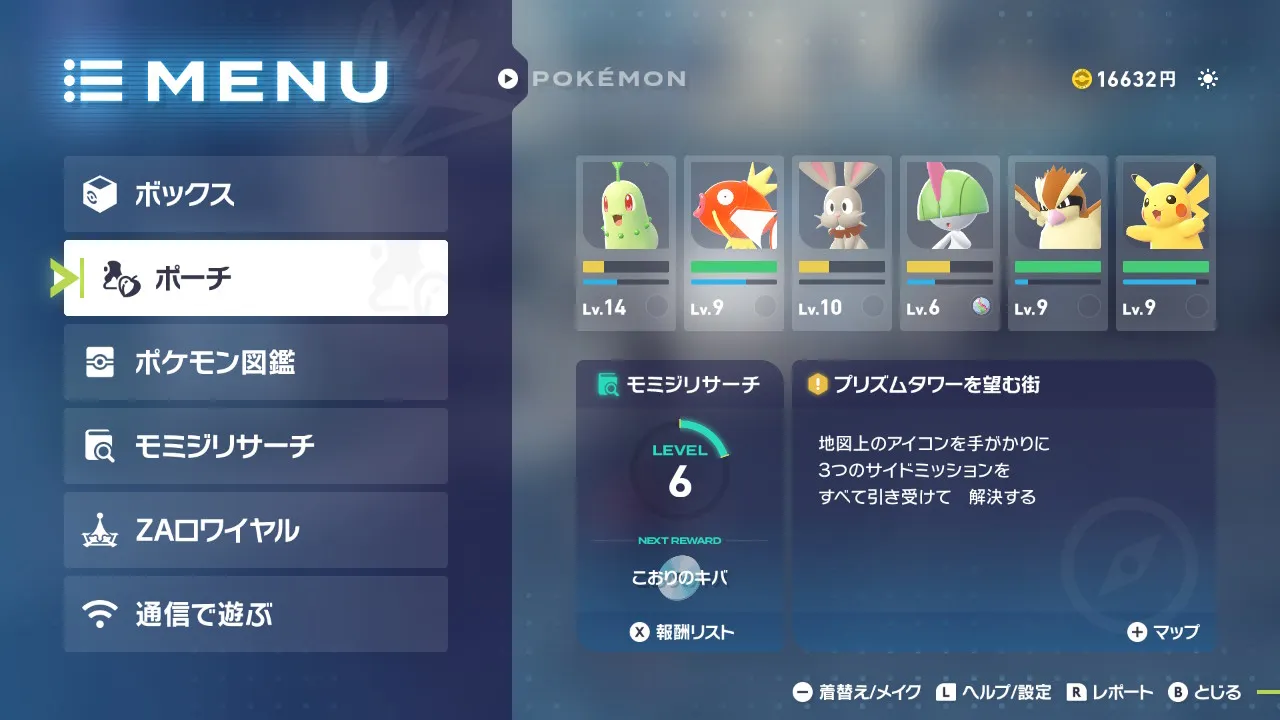Choose the Pikachu party card
This screenshot has width=1280, height=720.
point(1165,243)
